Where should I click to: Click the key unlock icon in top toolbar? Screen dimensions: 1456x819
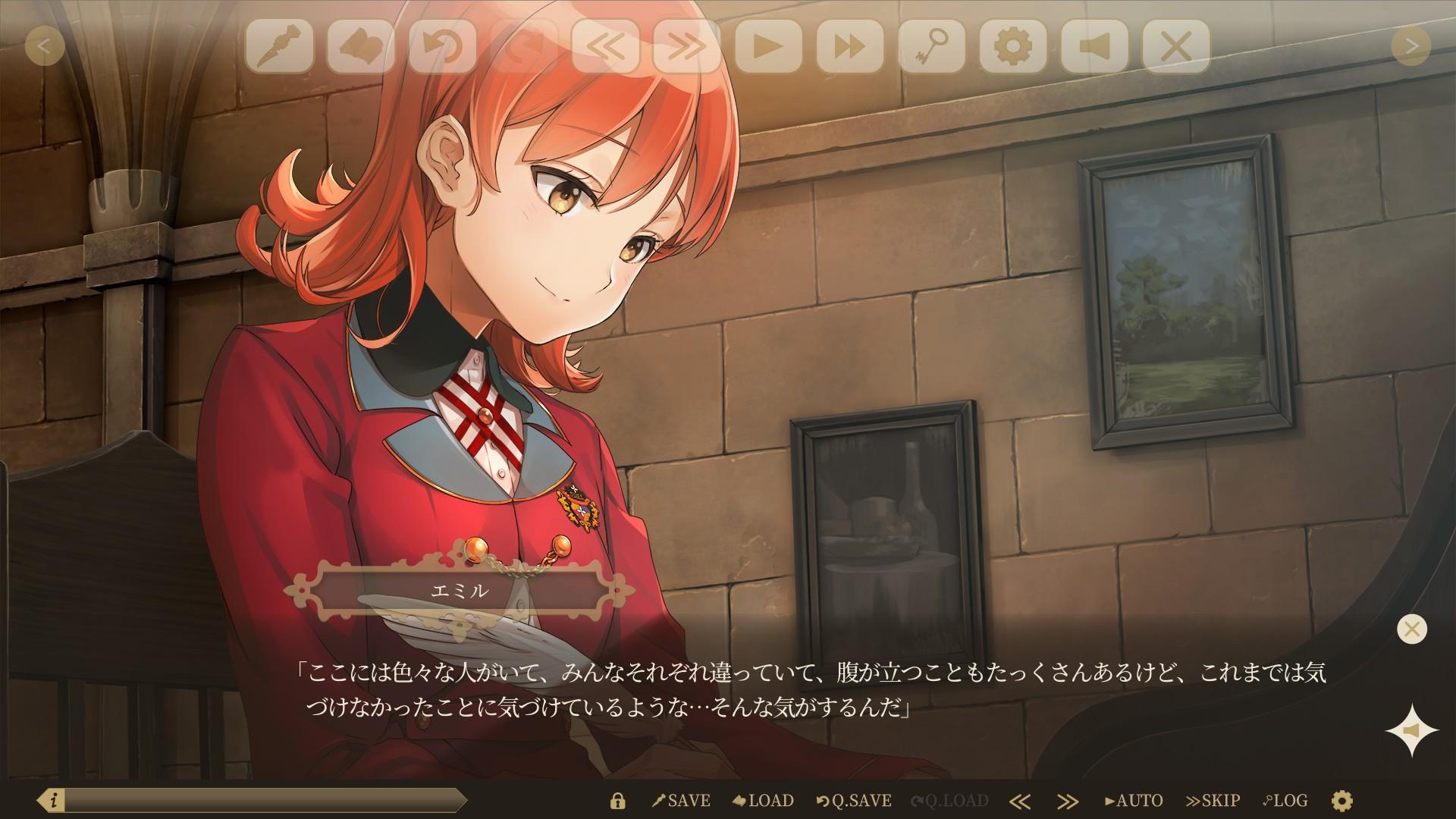point(931,47)
